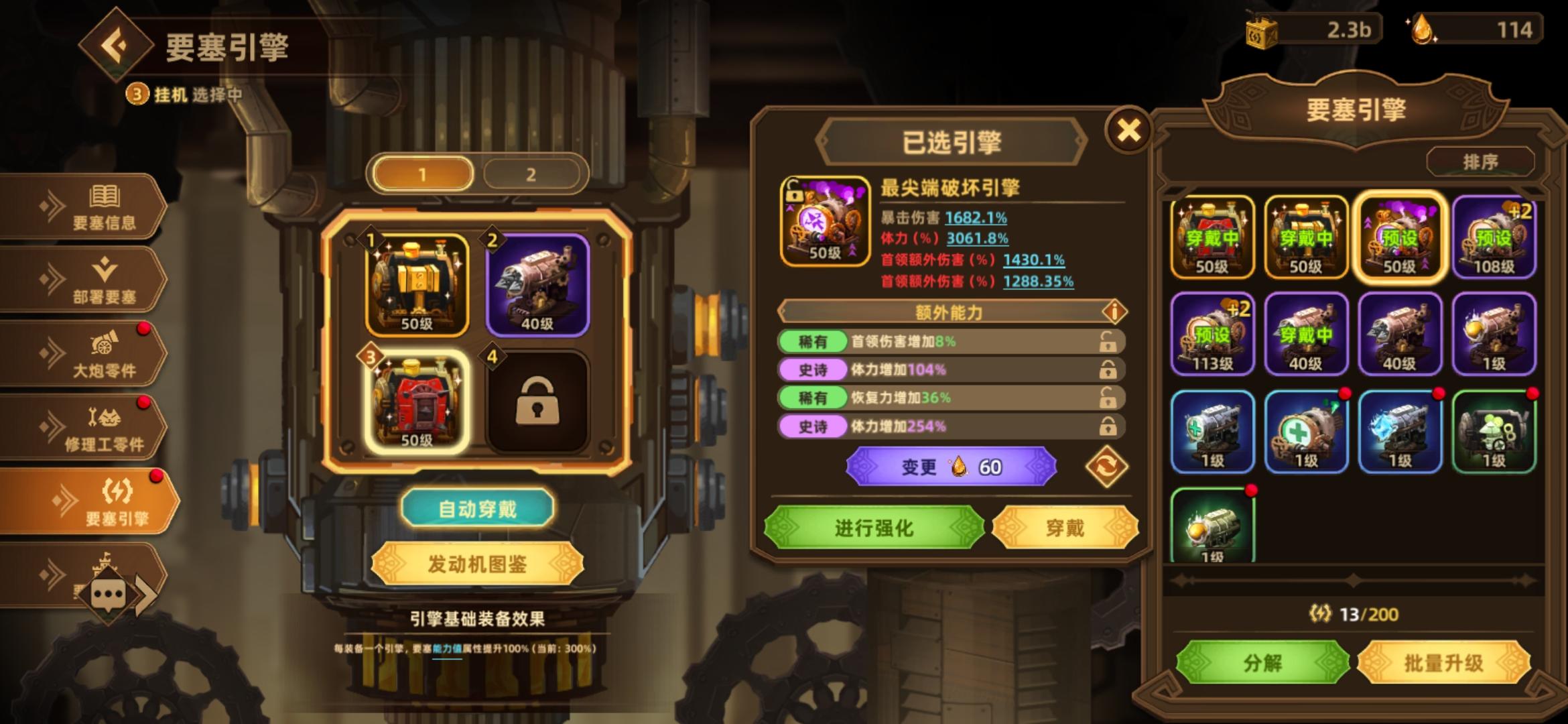Open the 额外能力 info icon

click(x=1116, y=312)
